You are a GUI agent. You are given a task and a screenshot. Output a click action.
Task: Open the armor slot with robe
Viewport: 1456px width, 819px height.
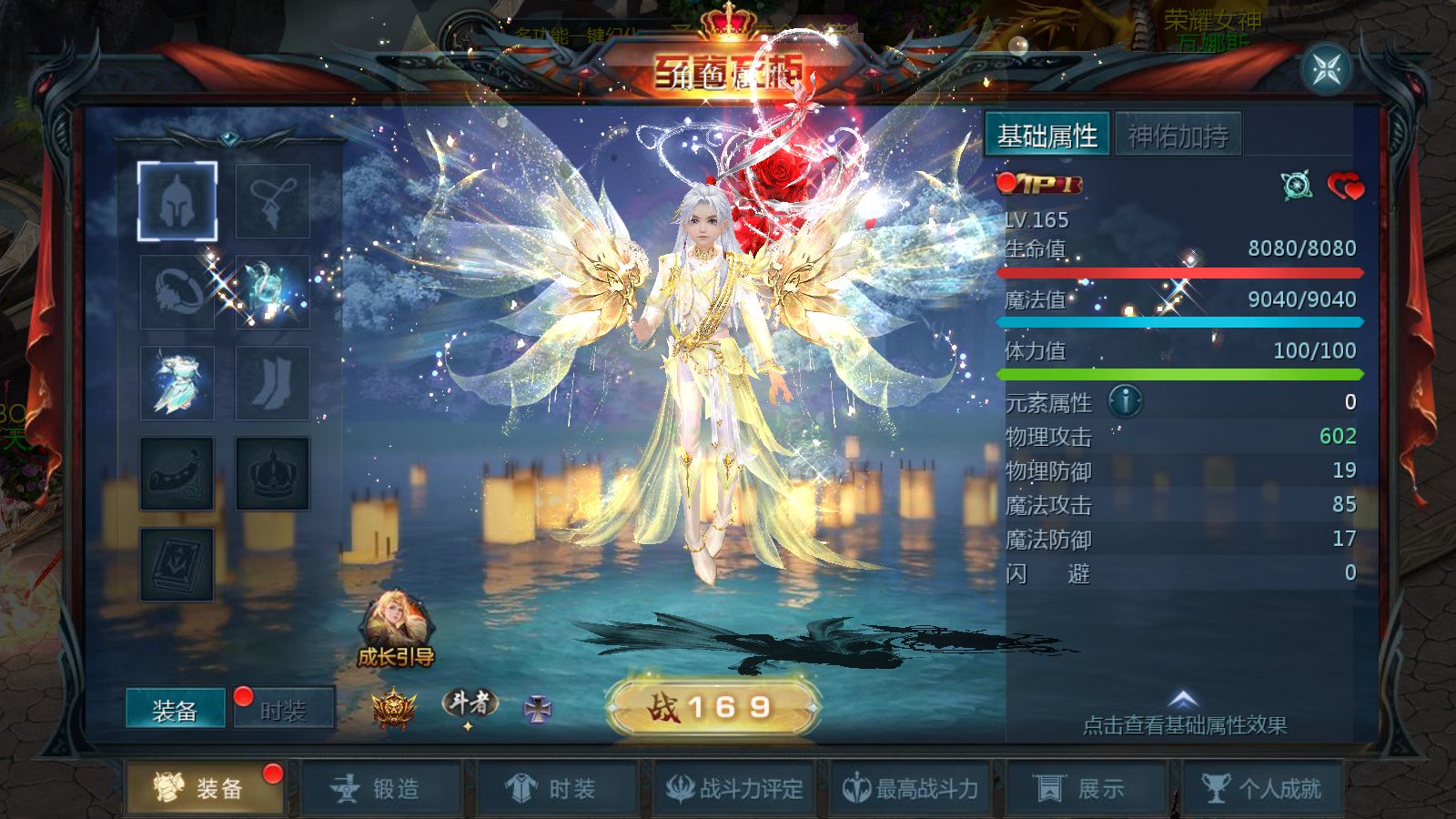click(x=177, y=383)
